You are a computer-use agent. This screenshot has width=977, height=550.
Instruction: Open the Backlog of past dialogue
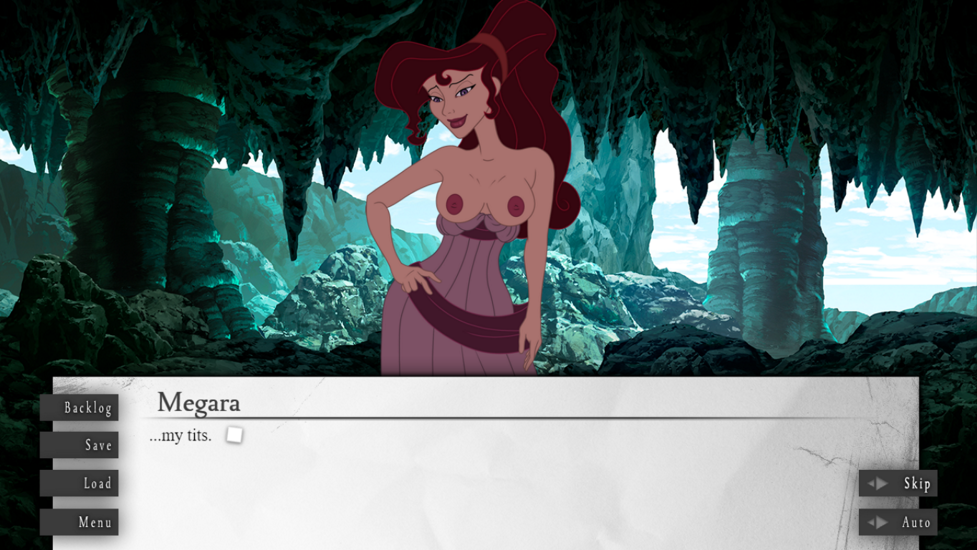point(80,407)
